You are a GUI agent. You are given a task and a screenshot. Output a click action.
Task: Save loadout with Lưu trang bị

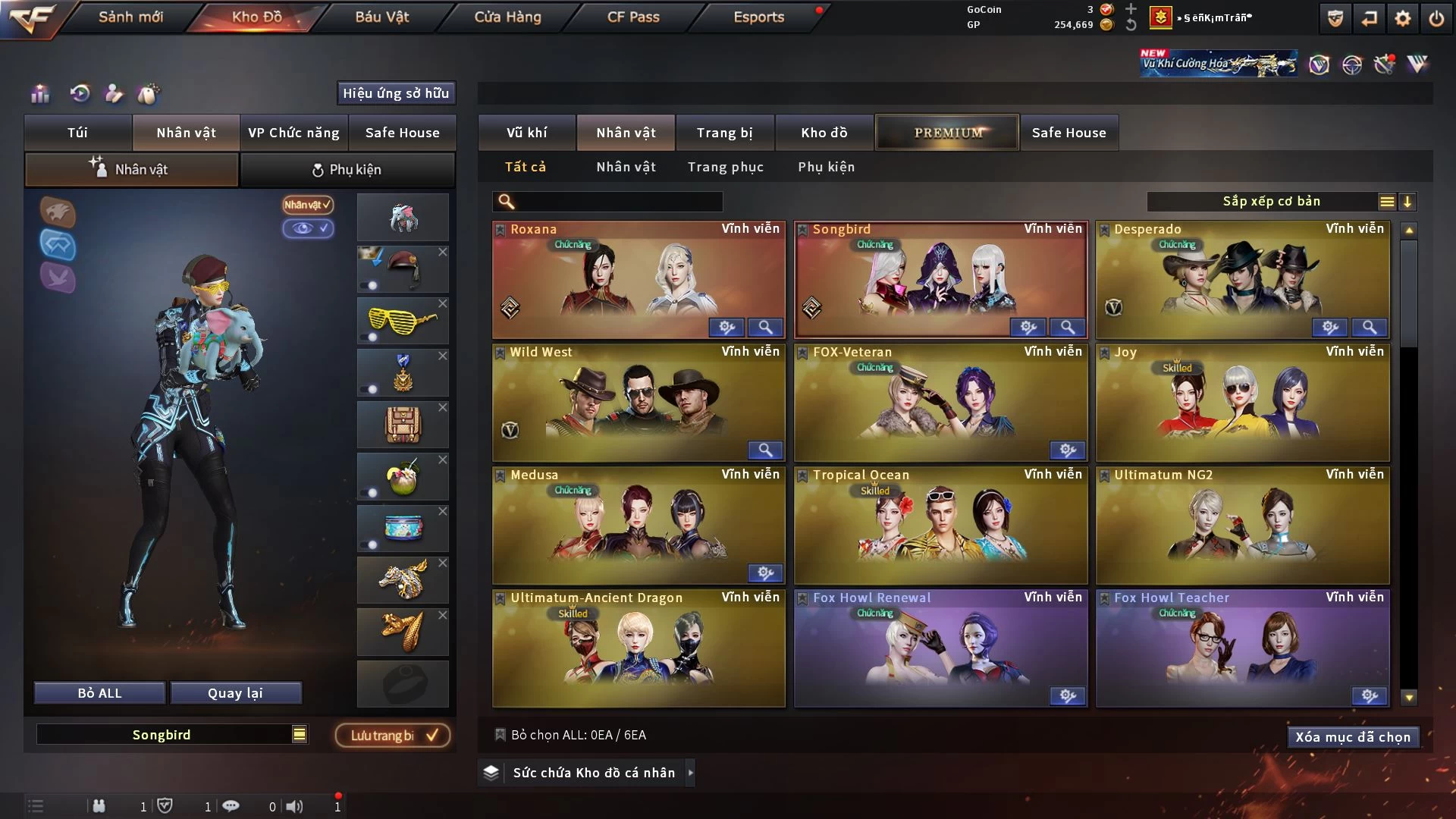[x=393, y=735]
